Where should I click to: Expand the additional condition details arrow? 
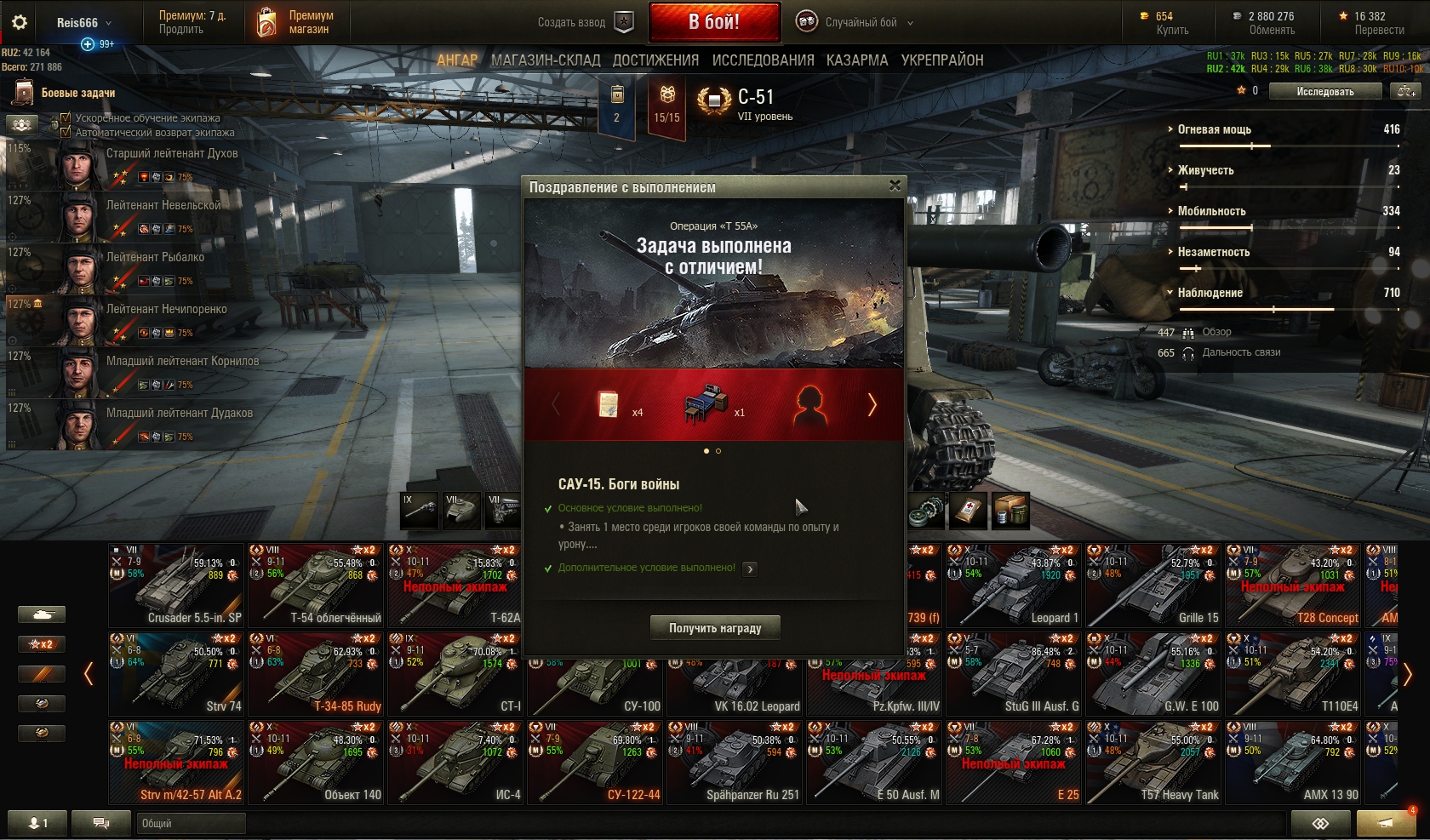750,569
